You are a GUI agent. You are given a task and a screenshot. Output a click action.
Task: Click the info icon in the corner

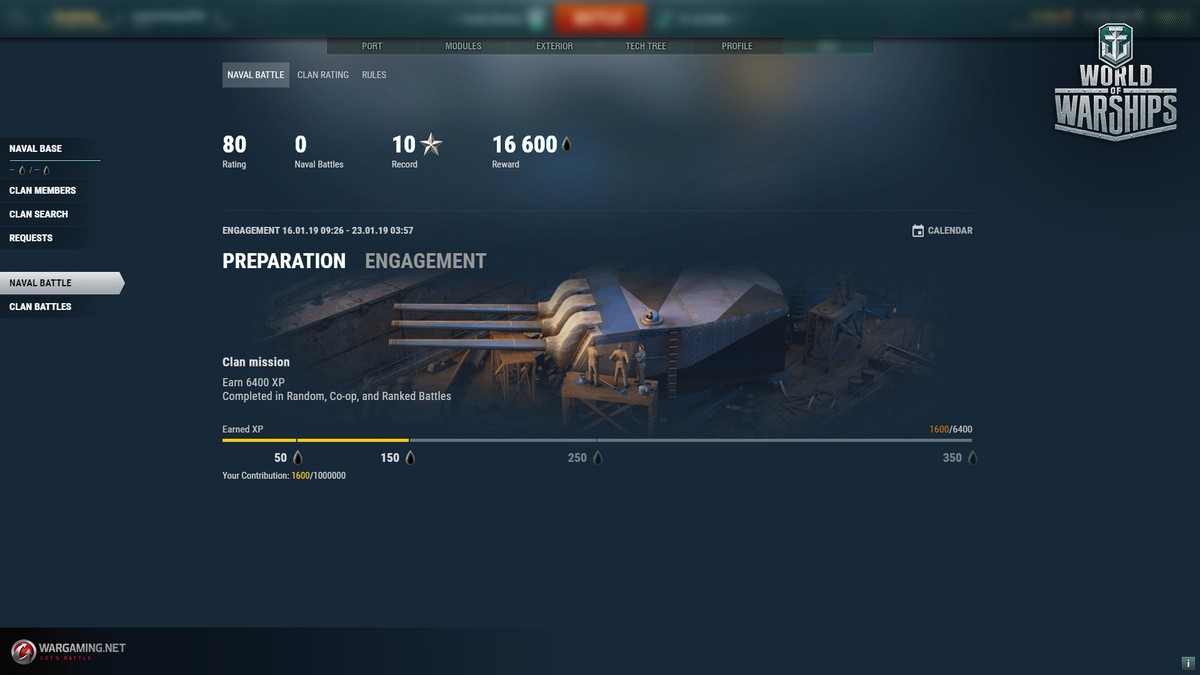coord(1187,663)
